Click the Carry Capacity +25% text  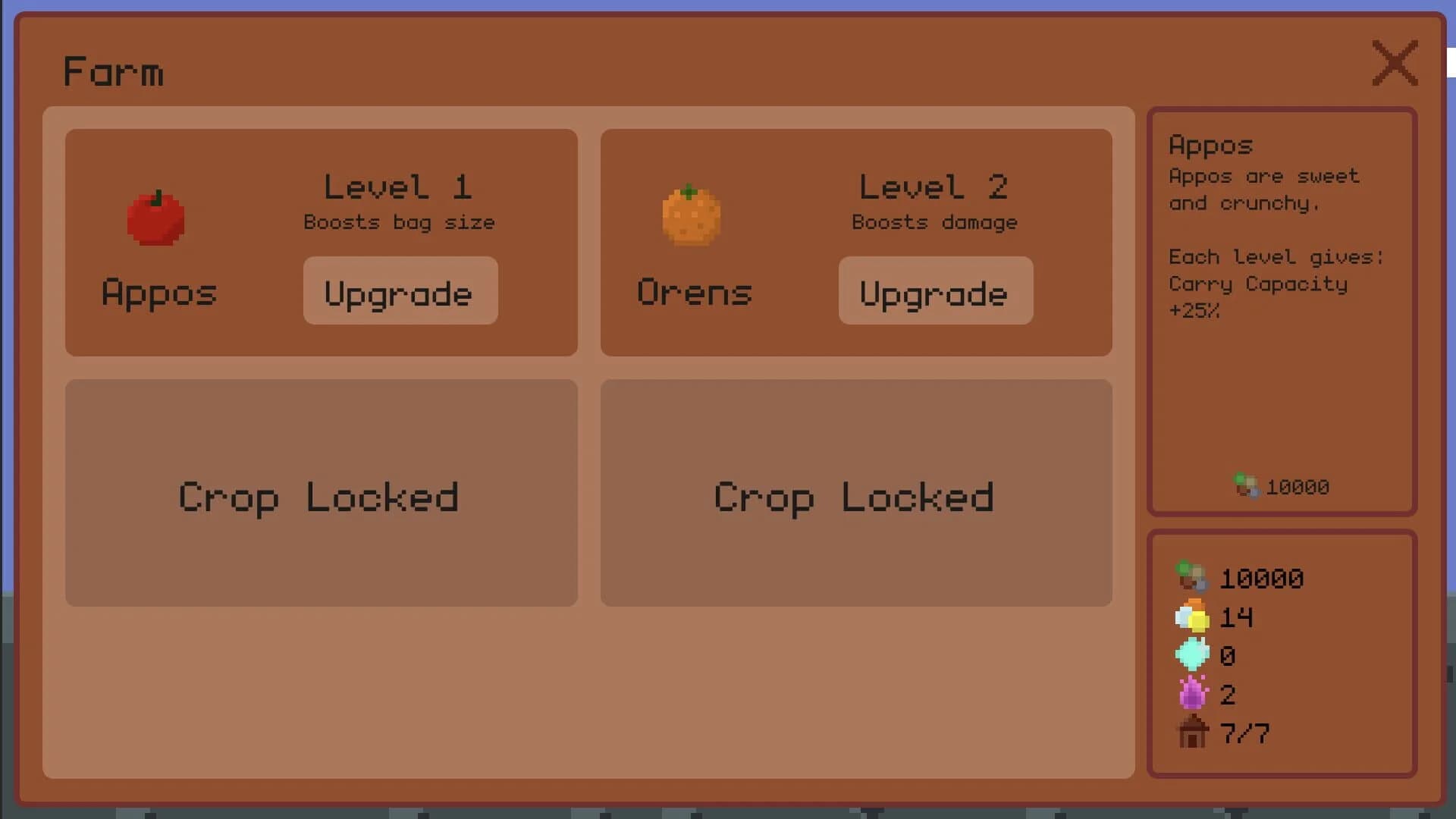coord(1259,297)
